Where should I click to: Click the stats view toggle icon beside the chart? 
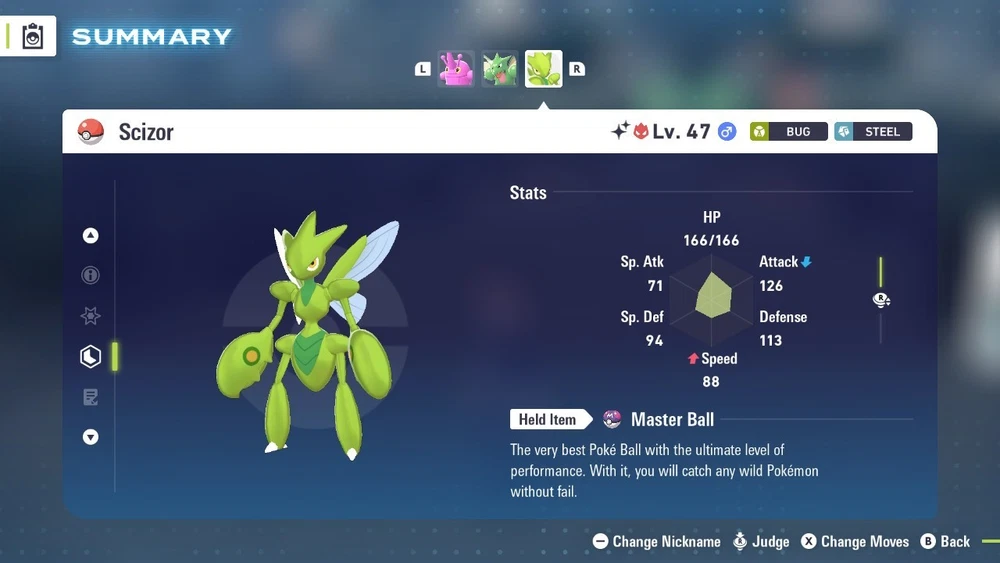[x=881, y=299]
